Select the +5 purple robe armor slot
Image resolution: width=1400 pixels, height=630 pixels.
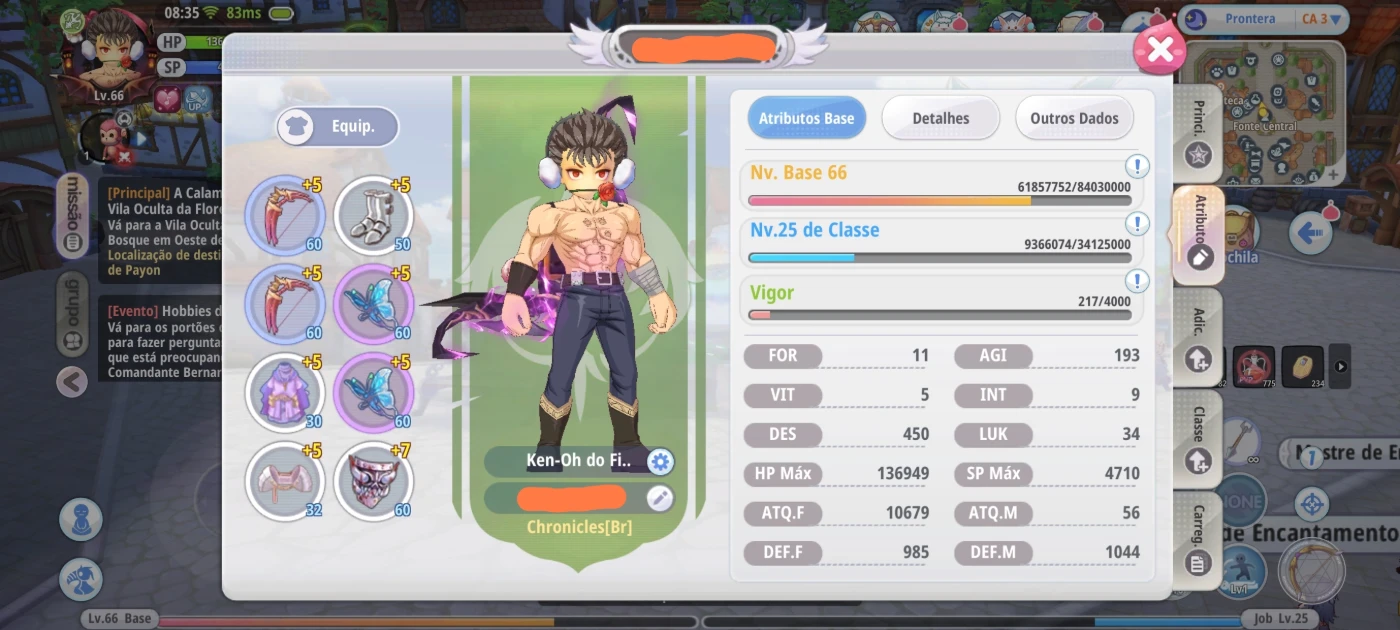(285, 393)
